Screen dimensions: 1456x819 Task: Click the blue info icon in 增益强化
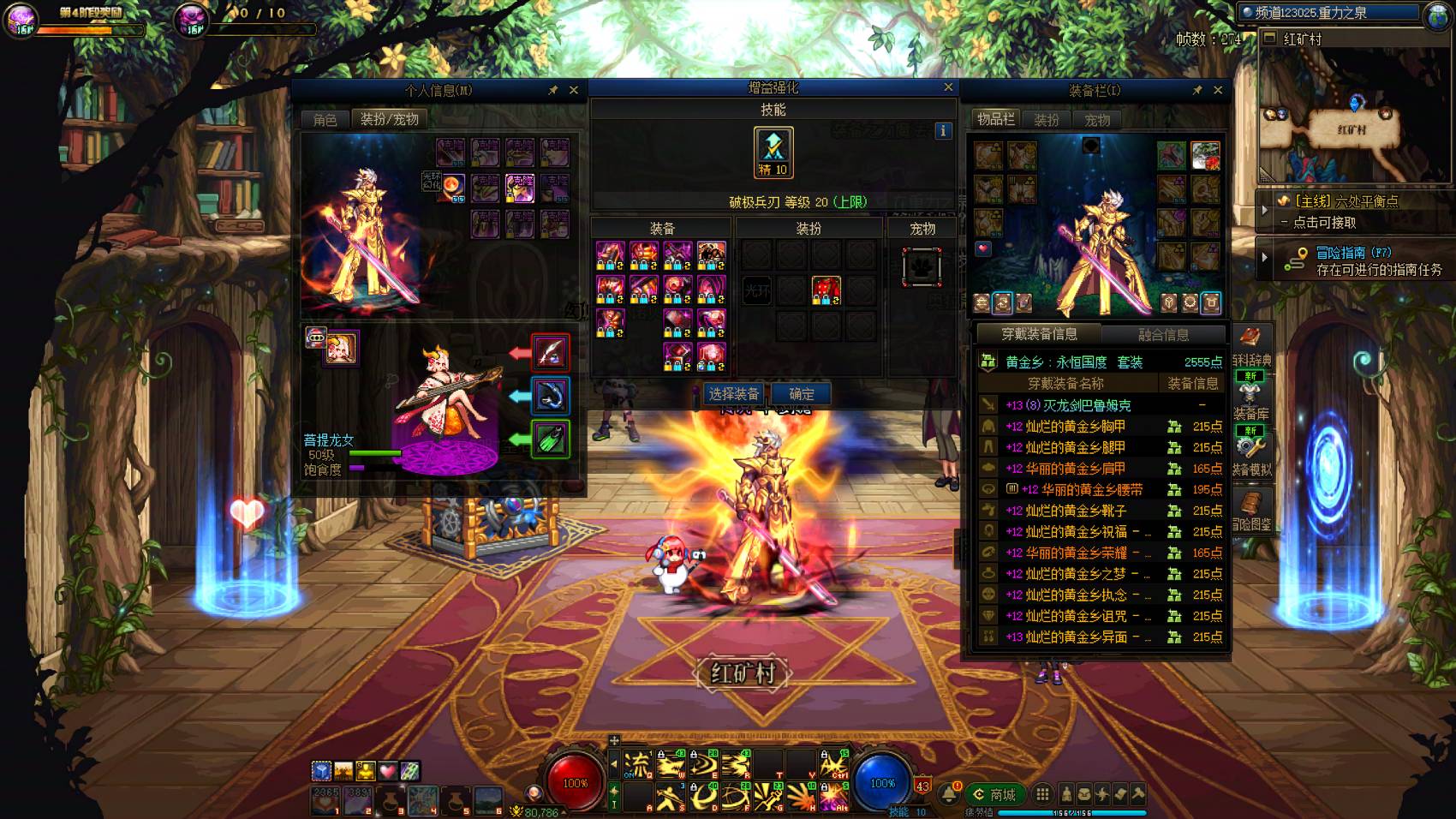[943, 131]
